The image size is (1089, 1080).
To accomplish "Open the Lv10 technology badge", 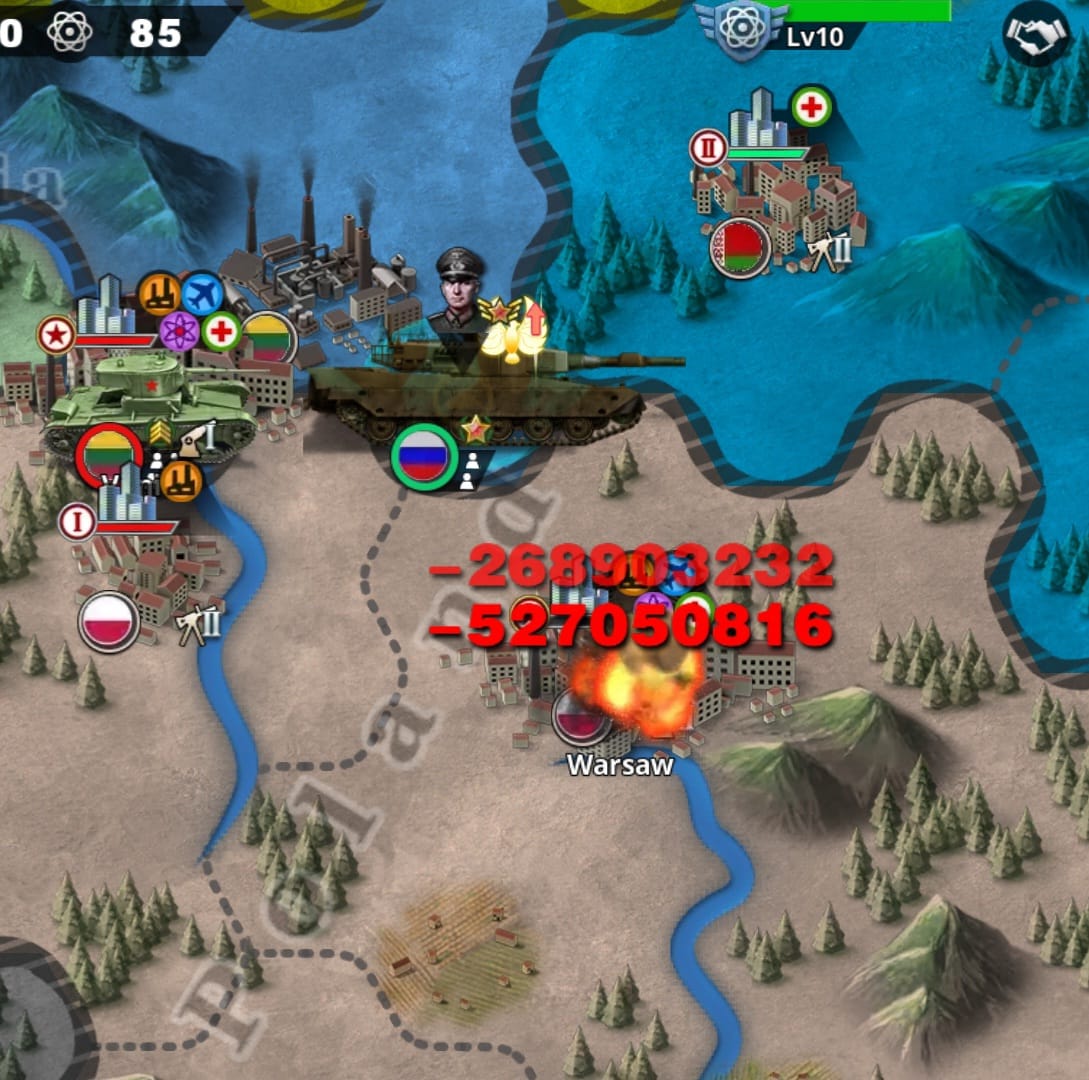I will [x=739, y=31].
